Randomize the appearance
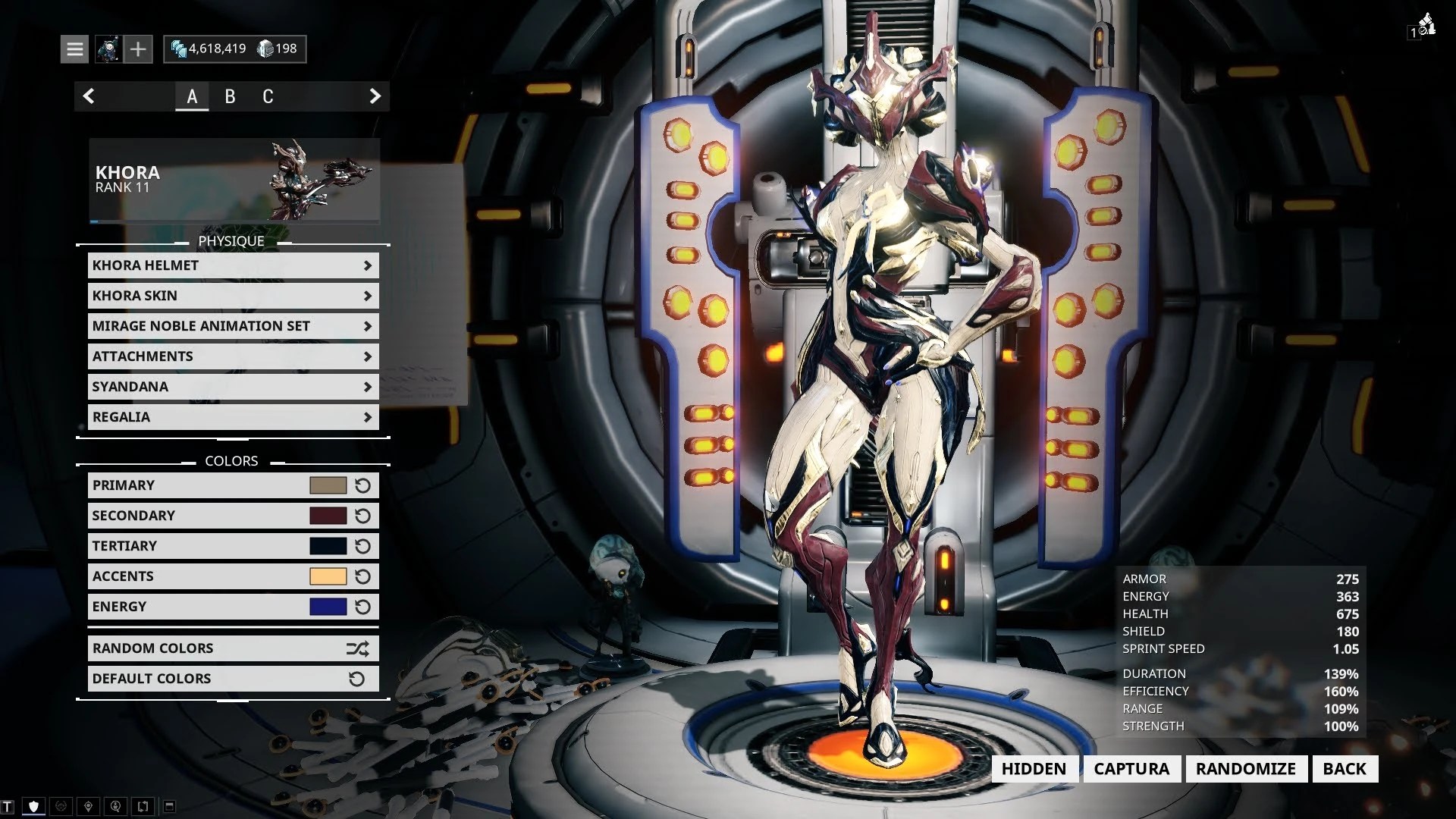The image size is (1456, 819). 1246,769
